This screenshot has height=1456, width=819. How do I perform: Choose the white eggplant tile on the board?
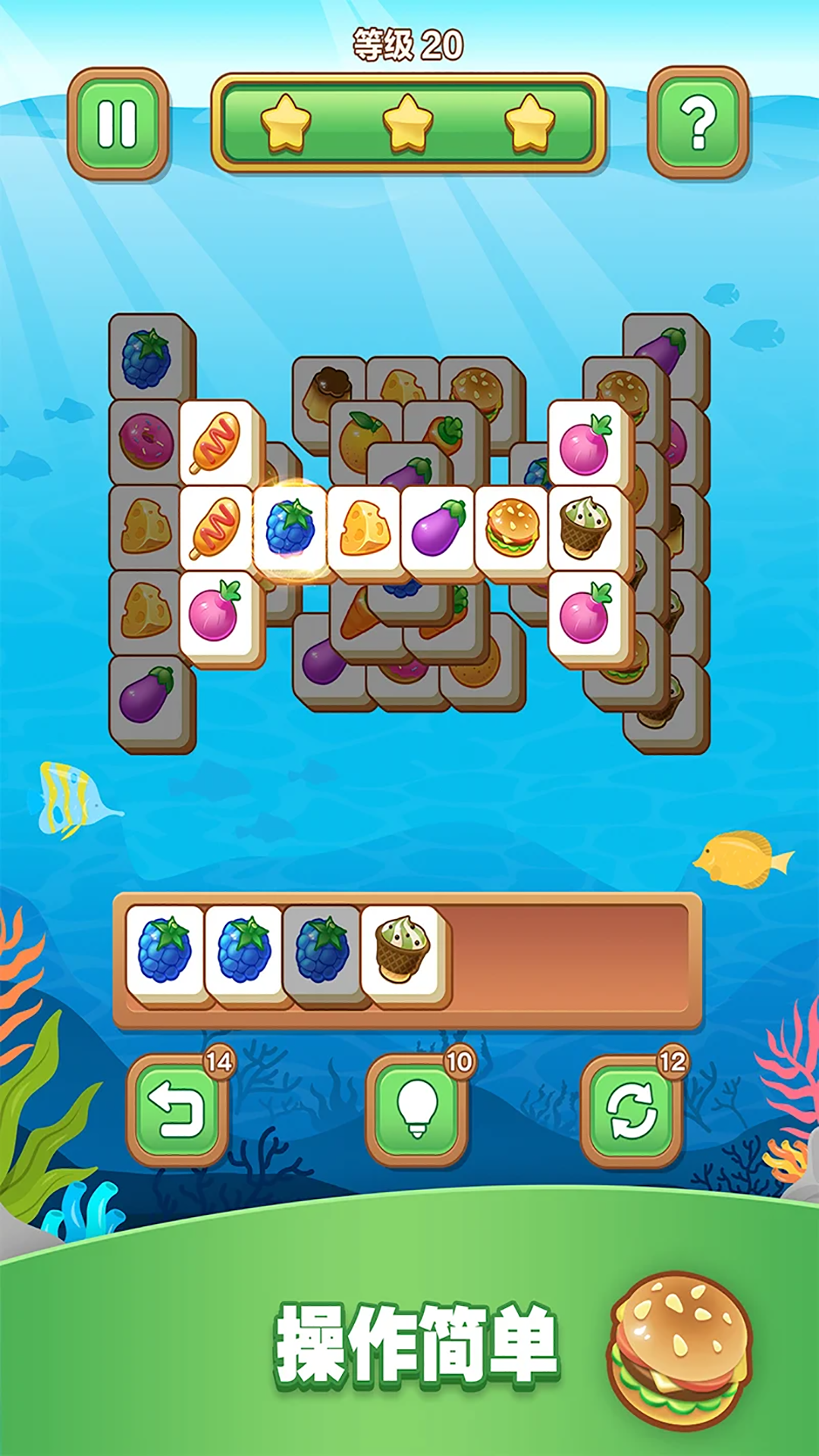click(x=438, y=528)
